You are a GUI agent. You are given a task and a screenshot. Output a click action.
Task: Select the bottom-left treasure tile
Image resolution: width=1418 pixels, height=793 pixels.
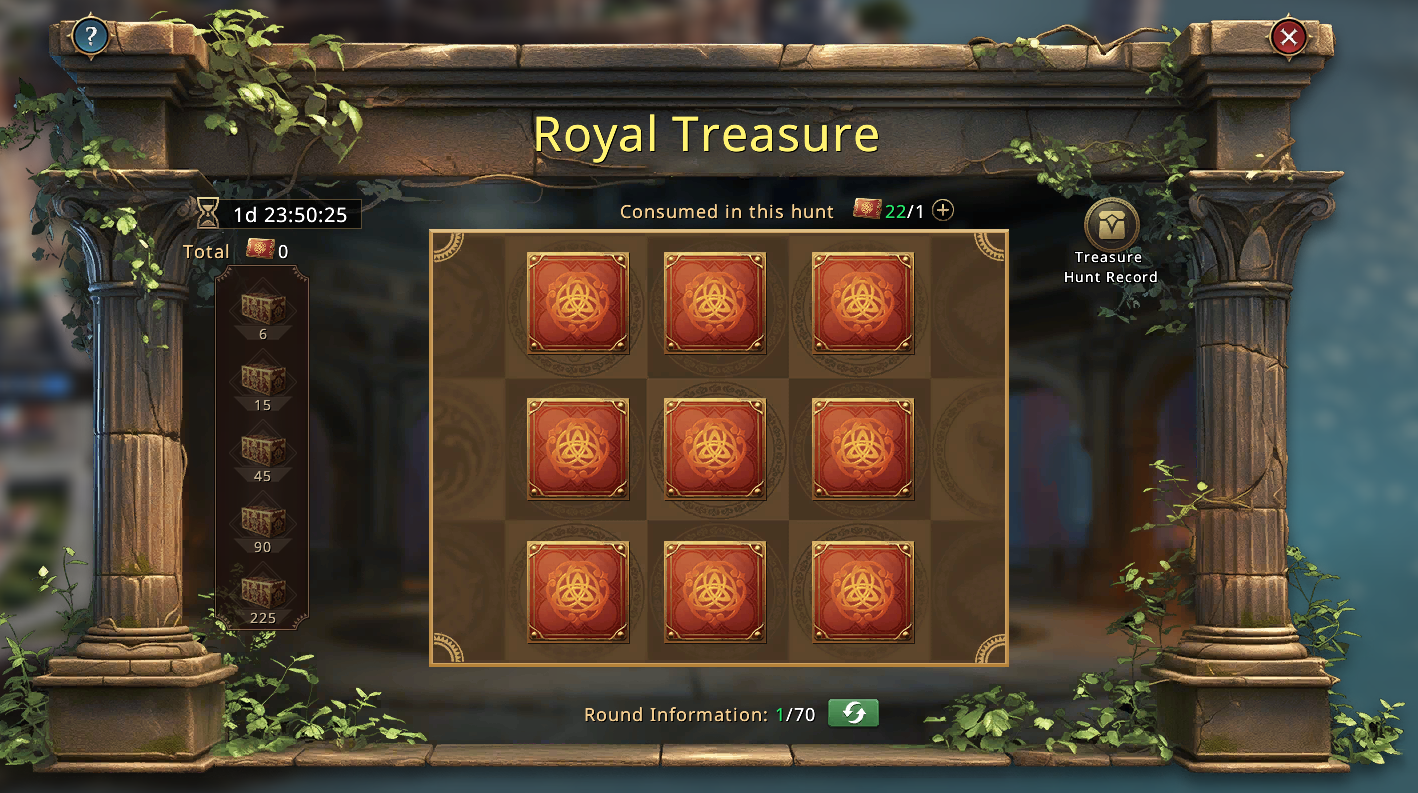pos(578,592)
